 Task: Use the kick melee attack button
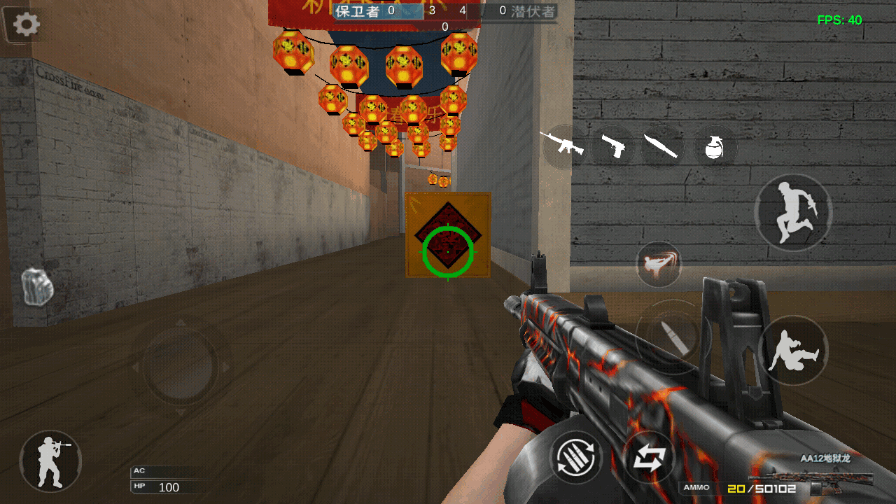tap(658, 263)
